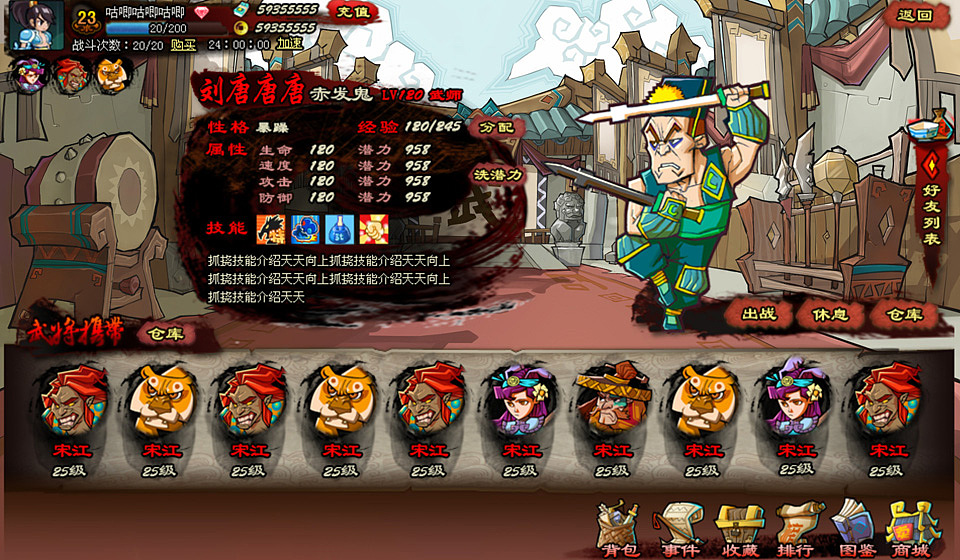Click the player avatar portrait
This screenshot has height=560, width=960.
36,25
